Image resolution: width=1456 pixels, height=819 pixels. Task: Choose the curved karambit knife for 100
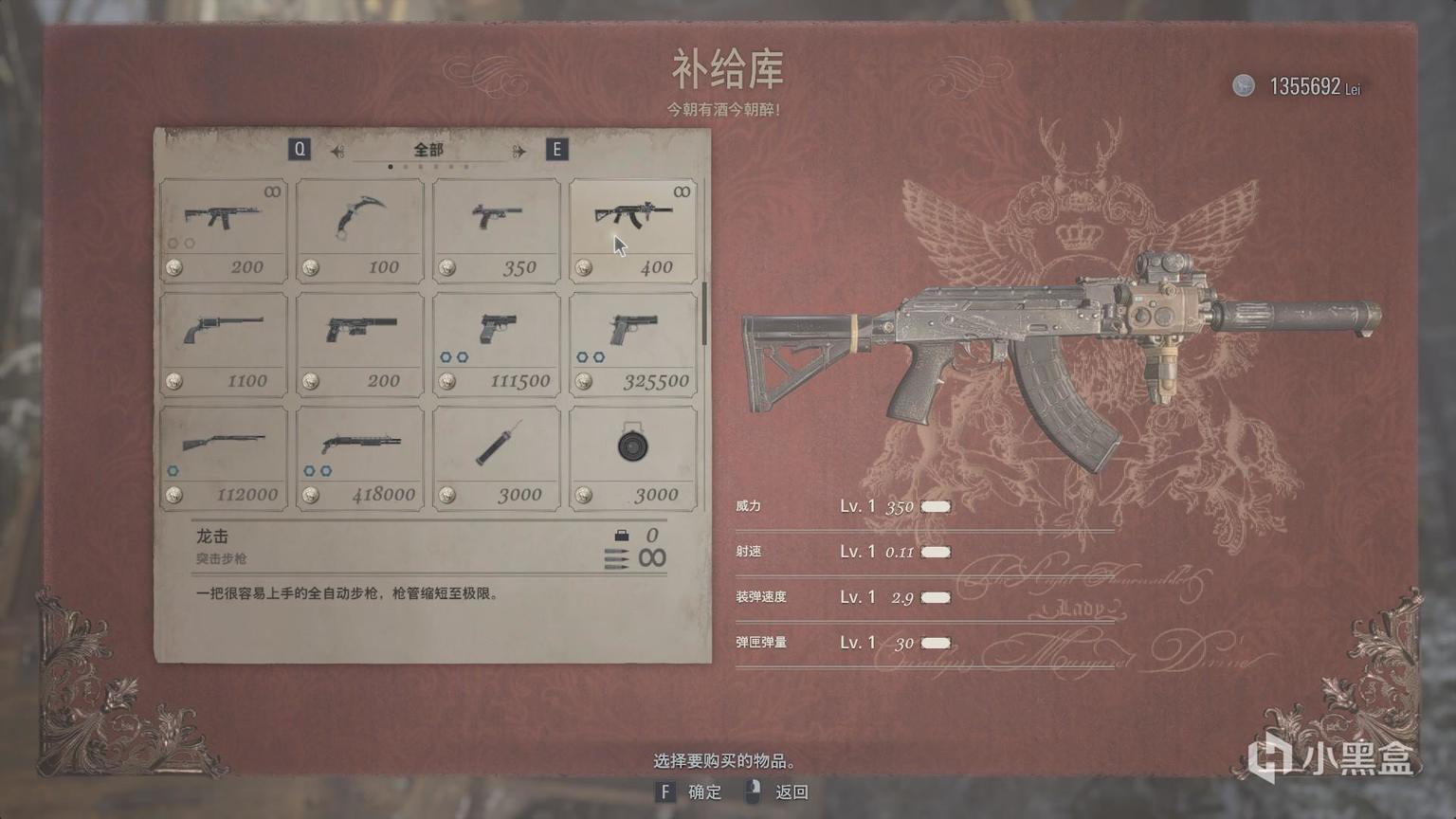click(x=360, y=230)
